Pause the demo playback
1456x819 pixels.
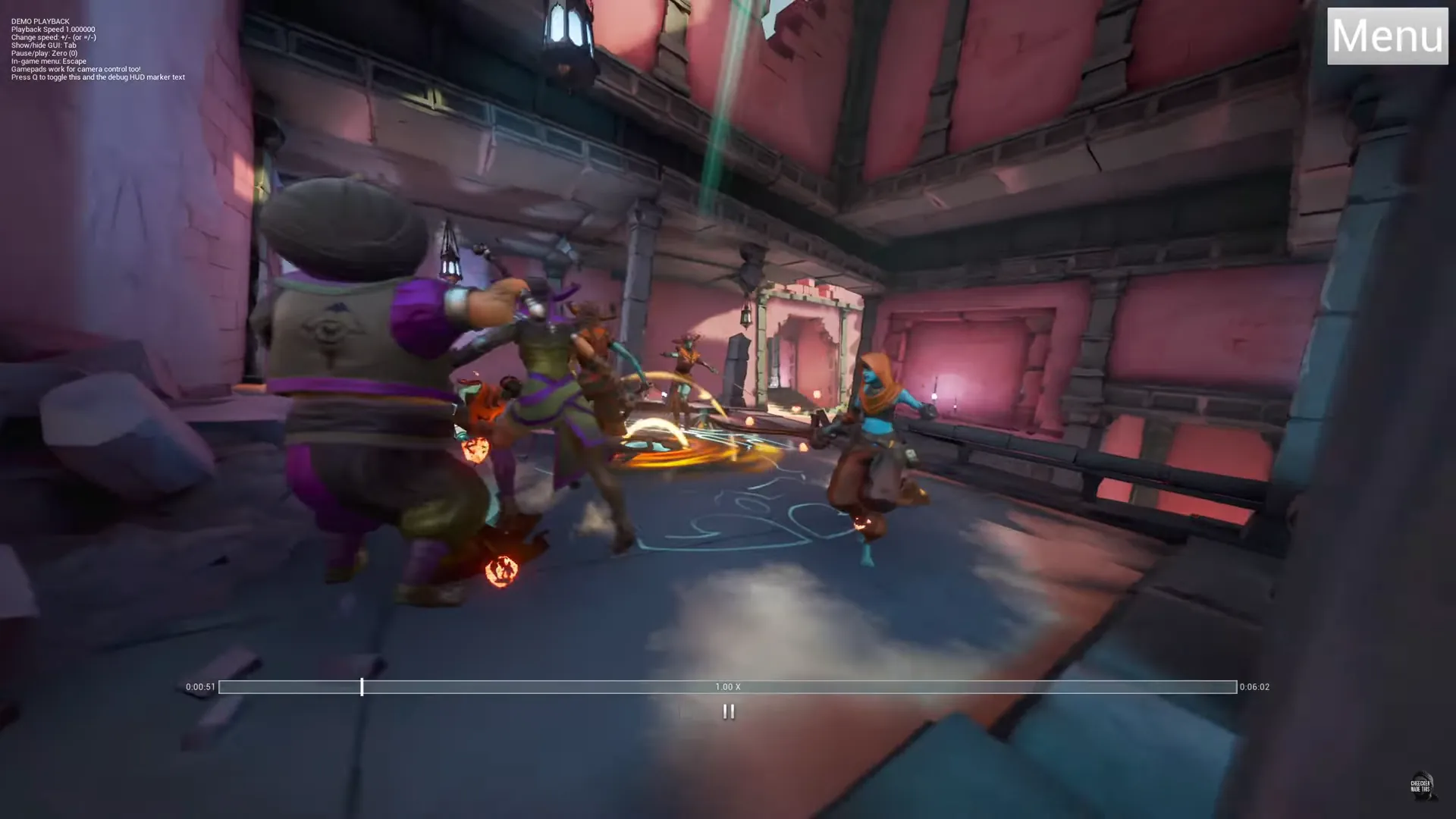(x=728, y=711)
